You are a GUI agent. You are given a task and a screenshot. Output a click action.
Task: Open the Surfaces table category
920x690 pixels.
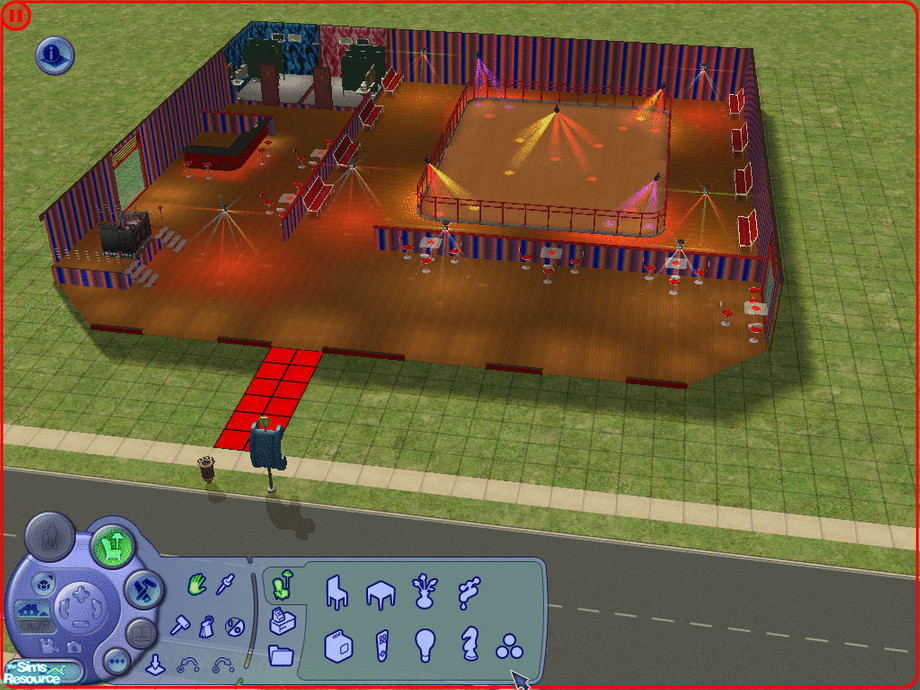(381, 592)
